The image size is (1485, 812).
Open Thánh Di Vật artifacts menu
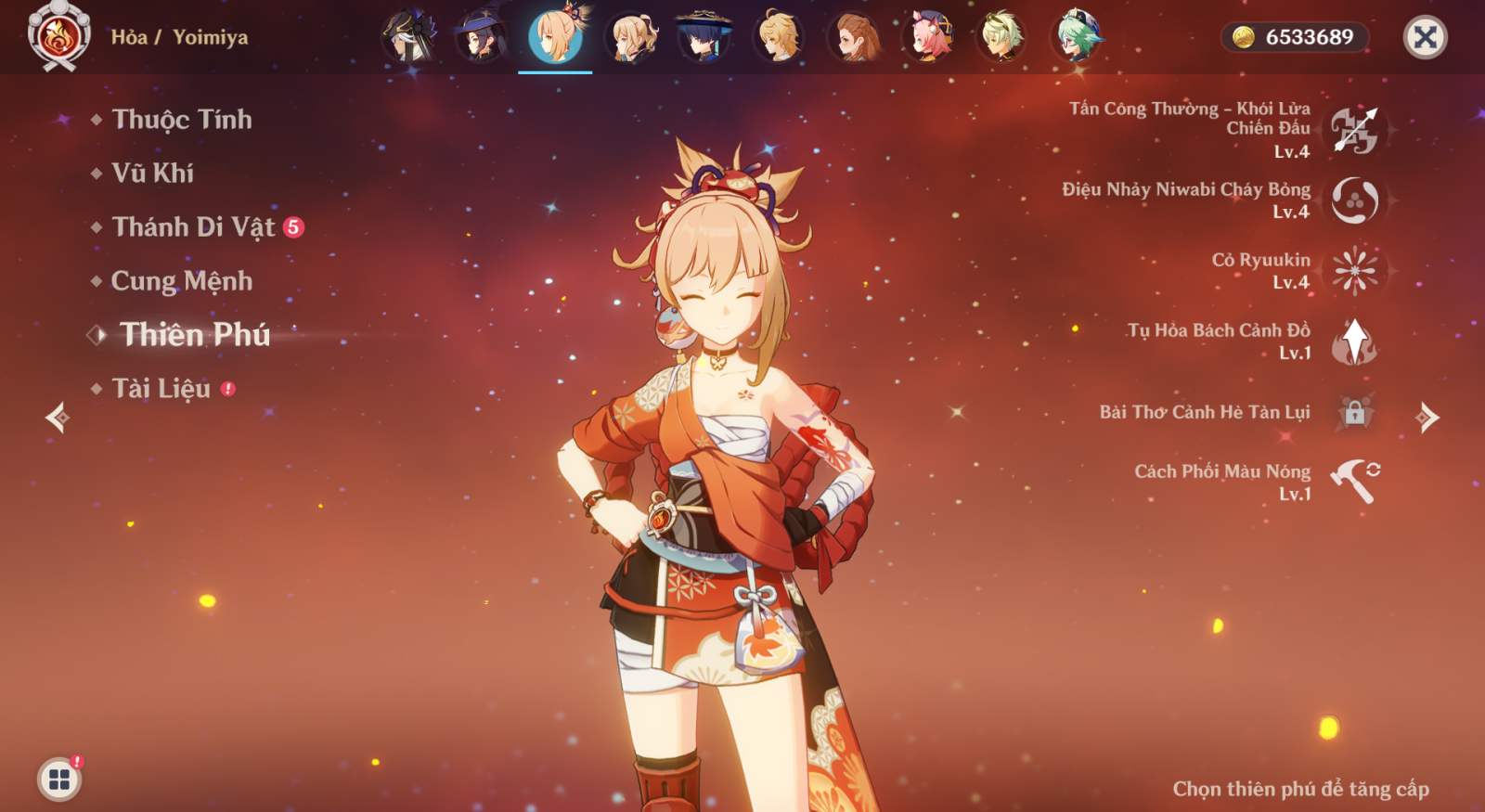tap(193, 227)
